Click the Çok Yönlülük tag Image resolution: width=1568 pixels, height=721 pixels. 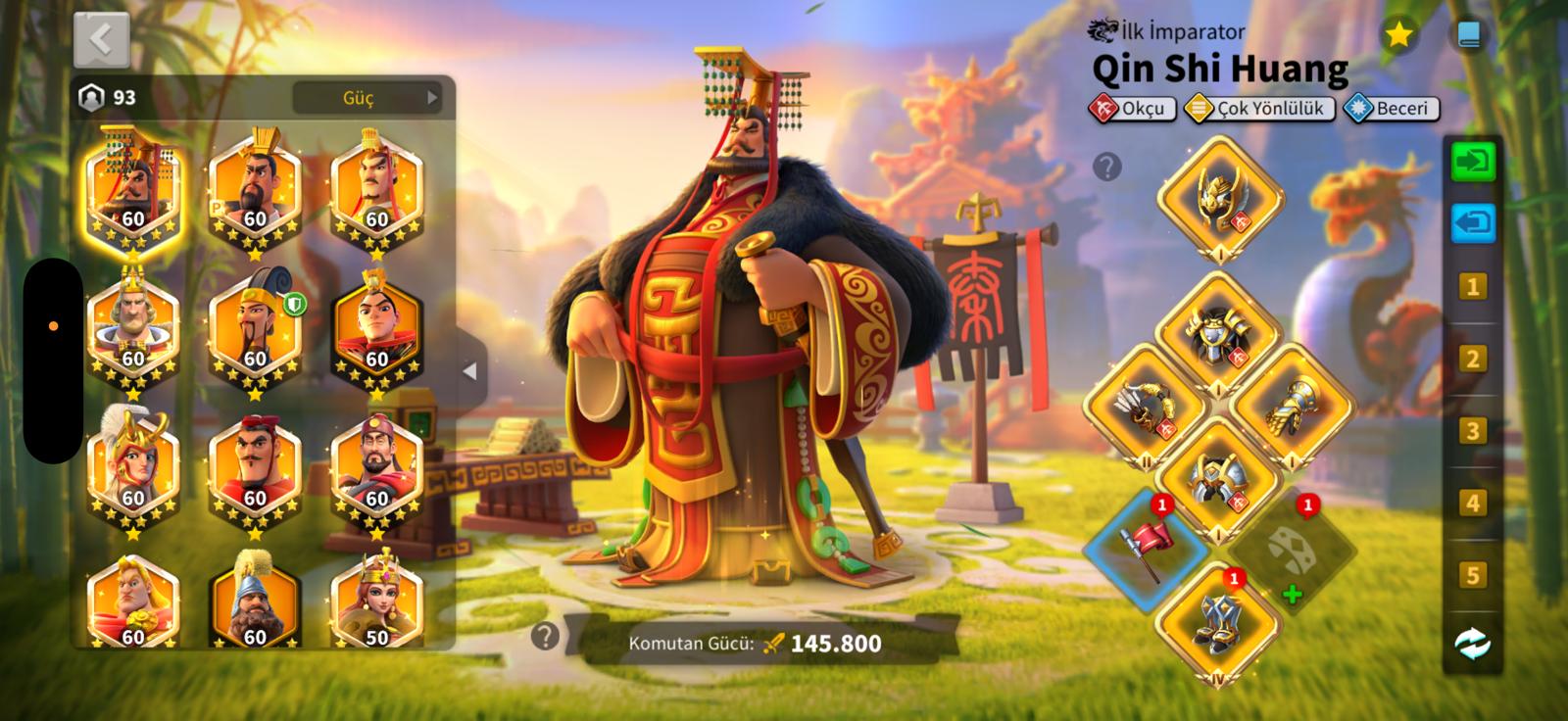point(1259,108)
